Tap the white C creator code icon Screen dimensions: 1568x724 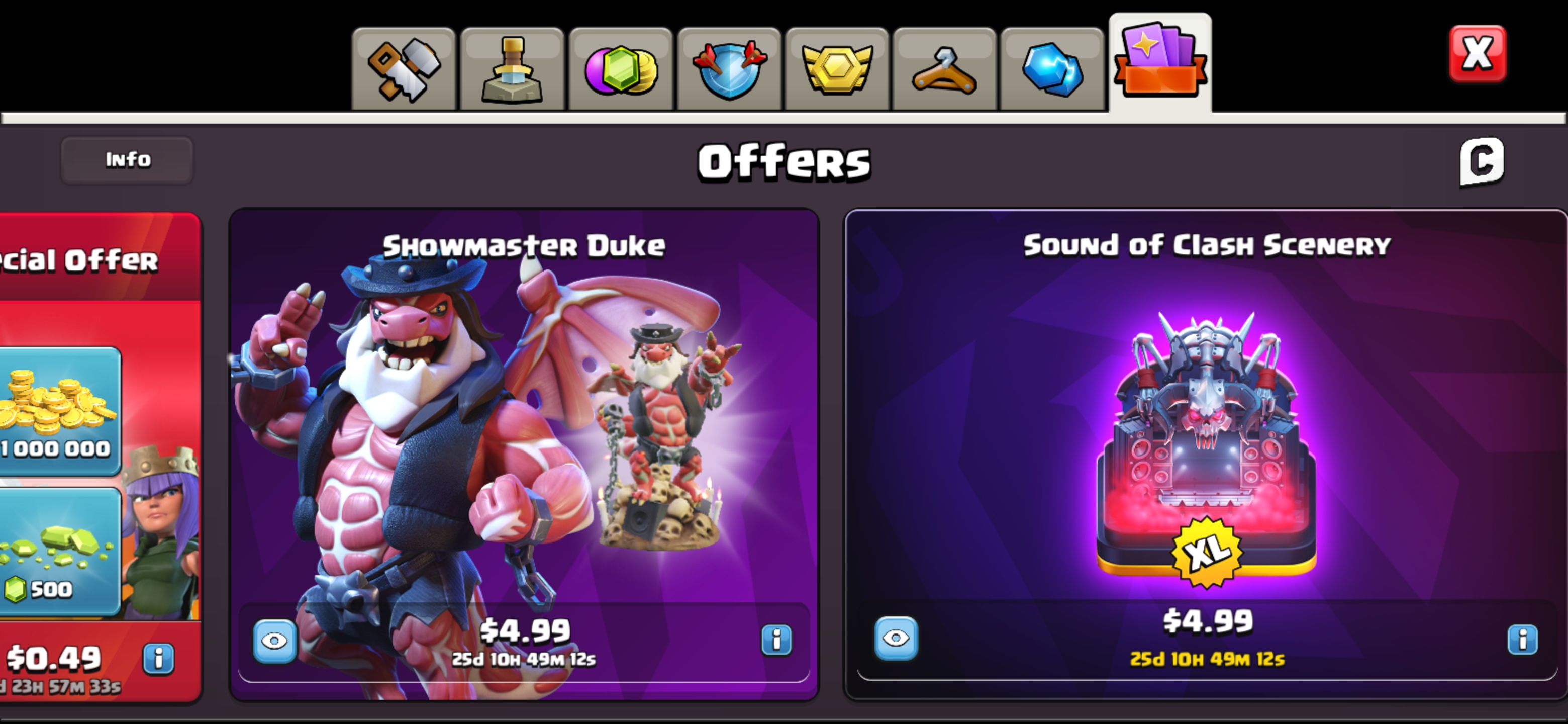[1482, 161]
